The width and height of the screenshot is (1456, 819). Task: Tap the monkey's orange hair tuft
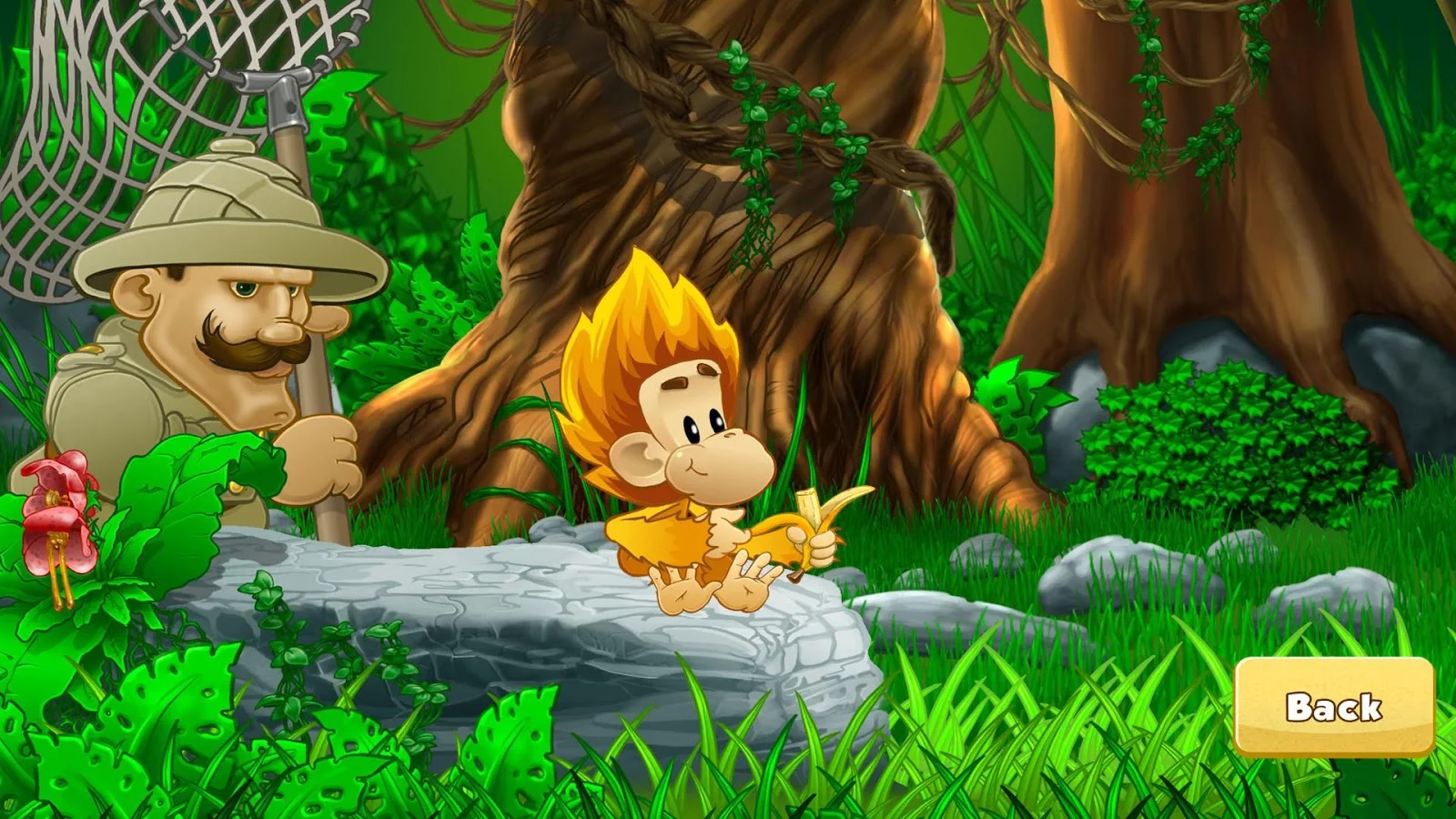637,309
